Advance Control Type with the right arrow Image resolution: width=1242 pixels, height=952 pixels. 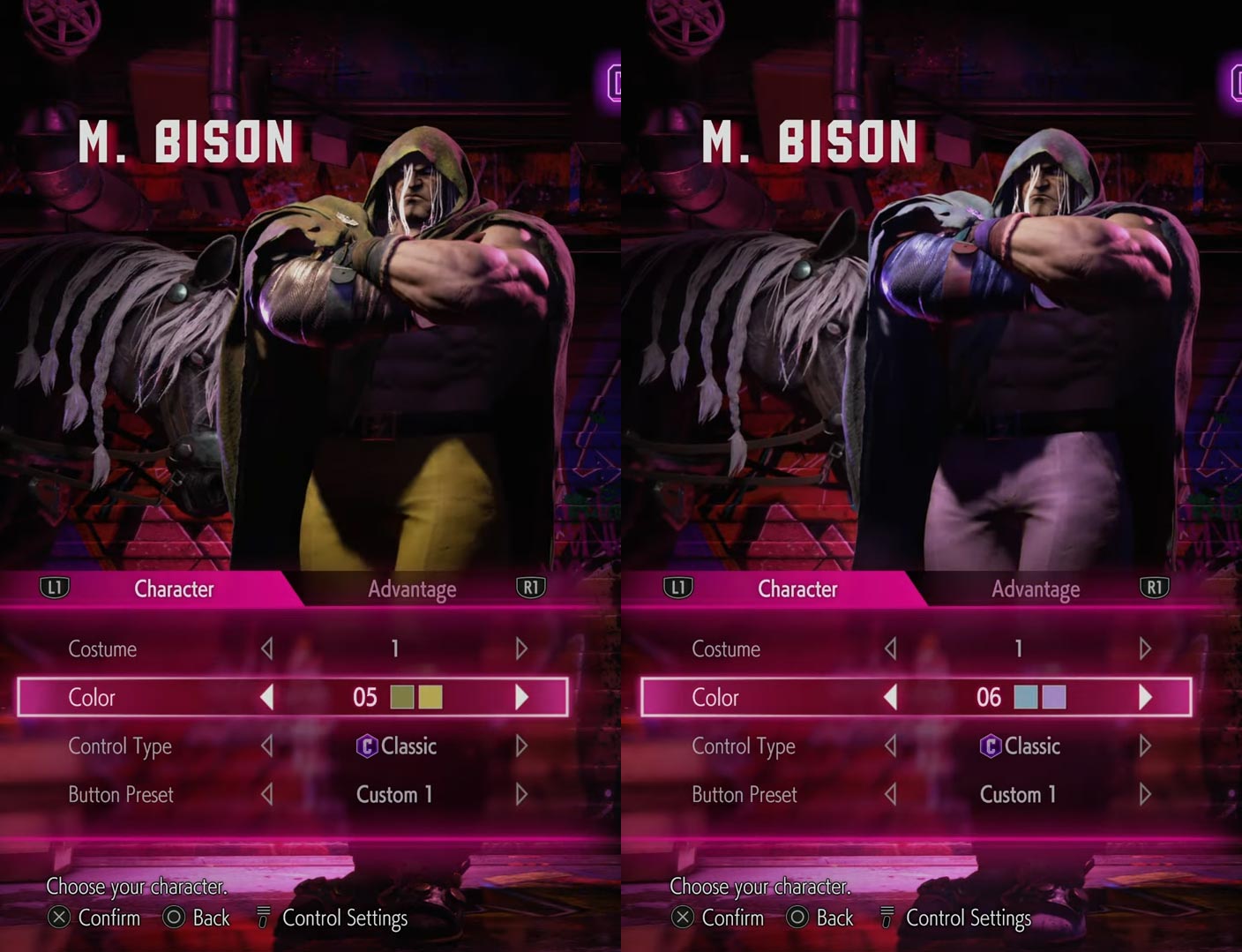tap(520, 746)
